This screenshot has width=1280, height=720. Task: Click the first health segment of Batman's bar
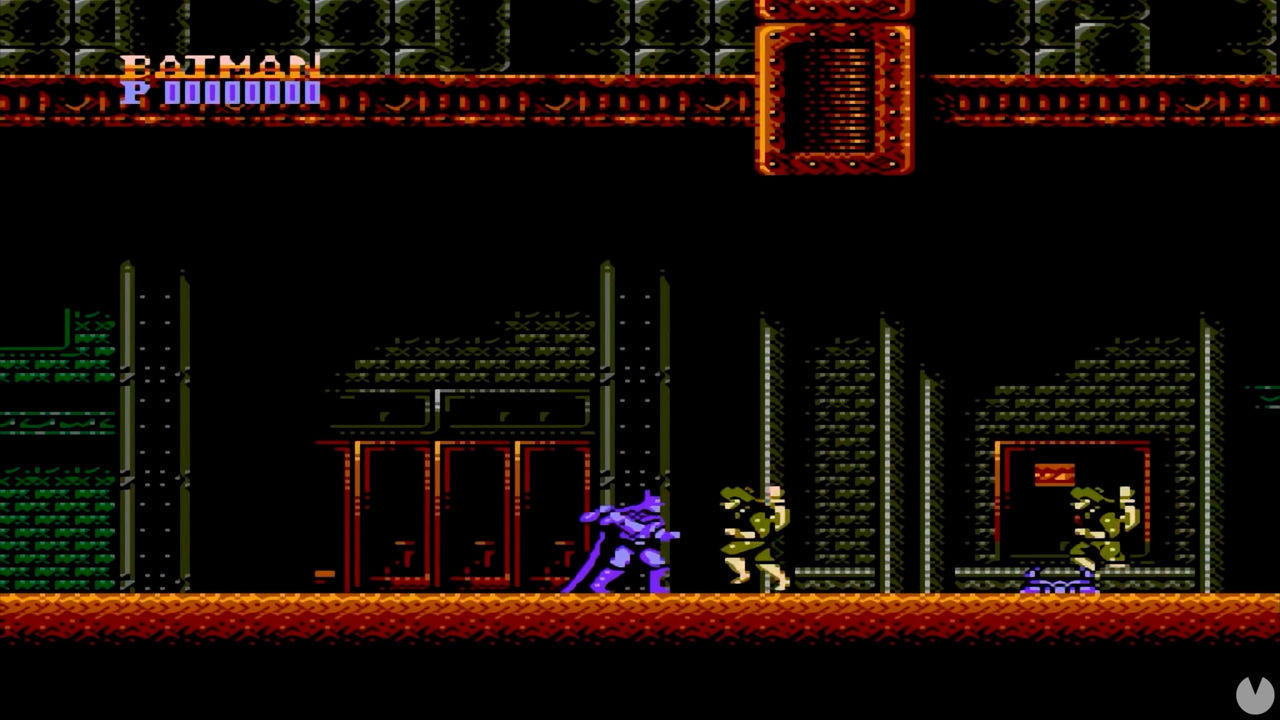172,95
